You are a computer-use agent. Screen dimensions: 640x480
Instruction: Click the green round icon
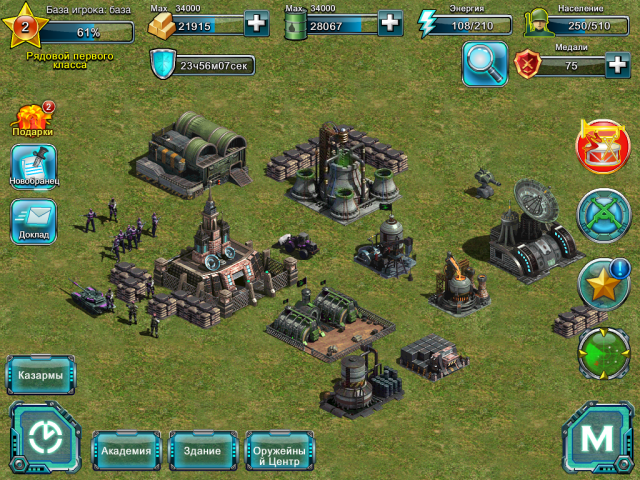(603, 352)
